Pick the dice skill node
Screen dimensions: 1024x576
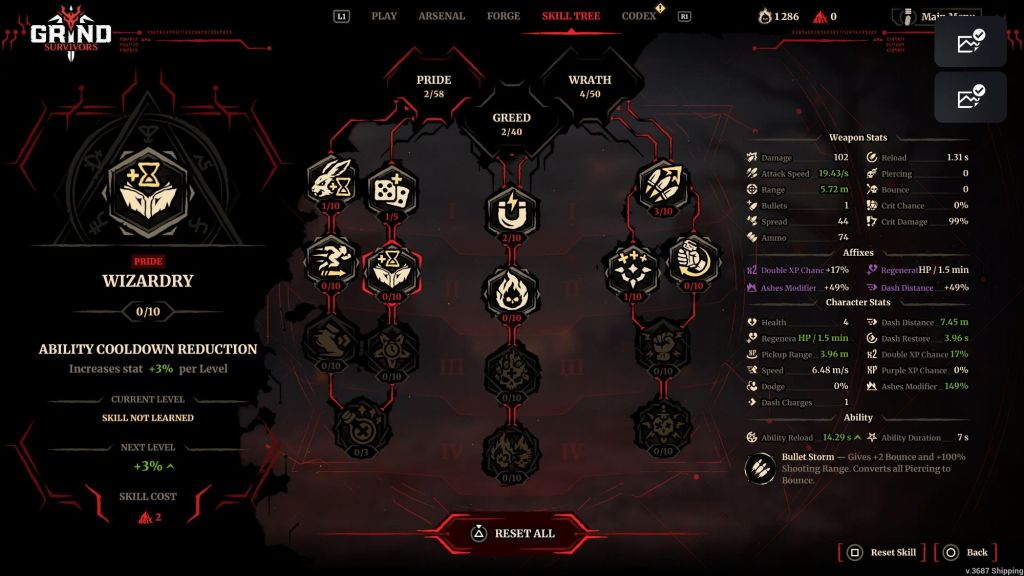click(x=389, y=183)
